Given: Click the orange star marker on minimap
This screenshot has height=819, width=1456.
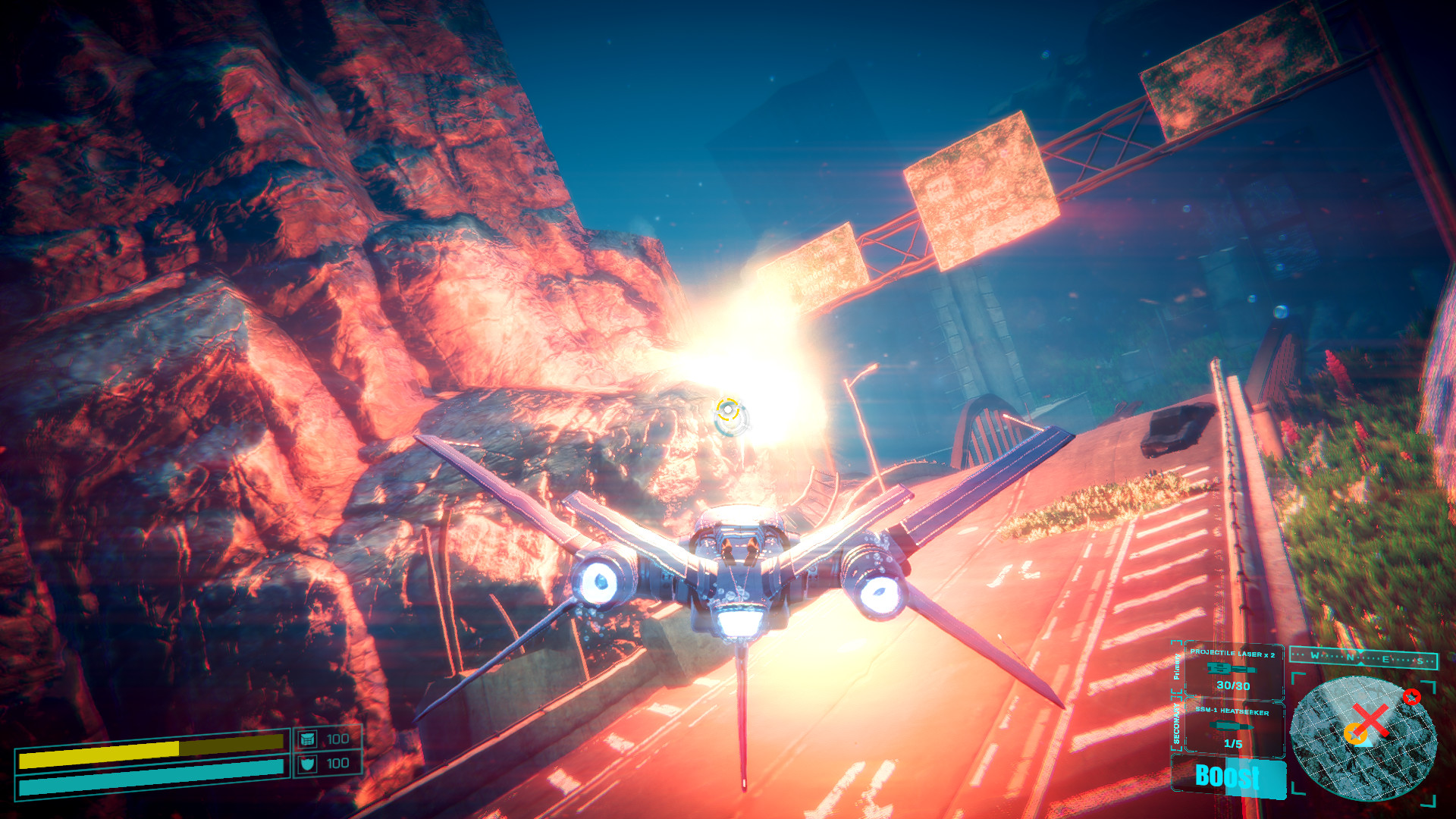Looking at the screenshot, I should (x=1354, y=733).
